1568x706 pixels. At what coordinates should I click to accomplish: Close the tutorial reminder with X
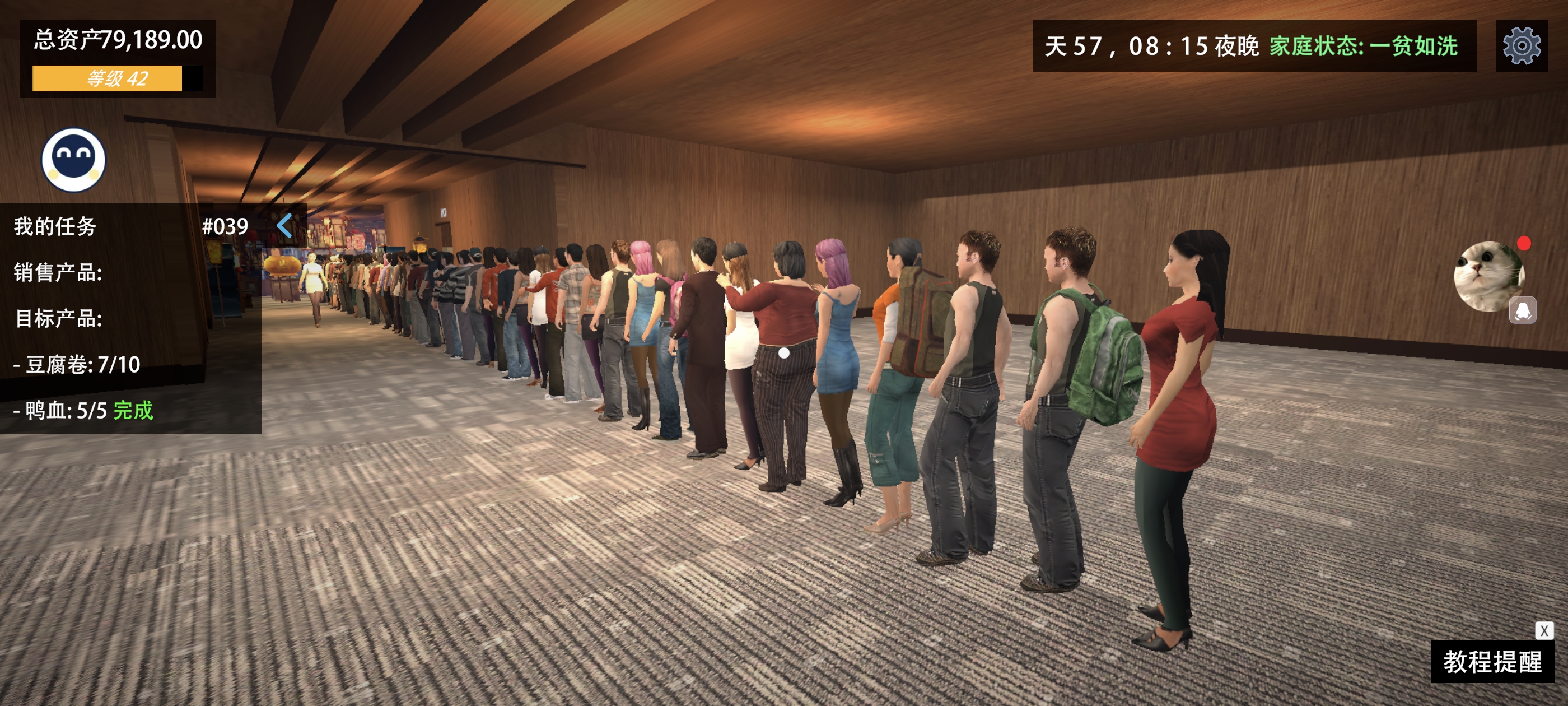(x=1544, y=630)
